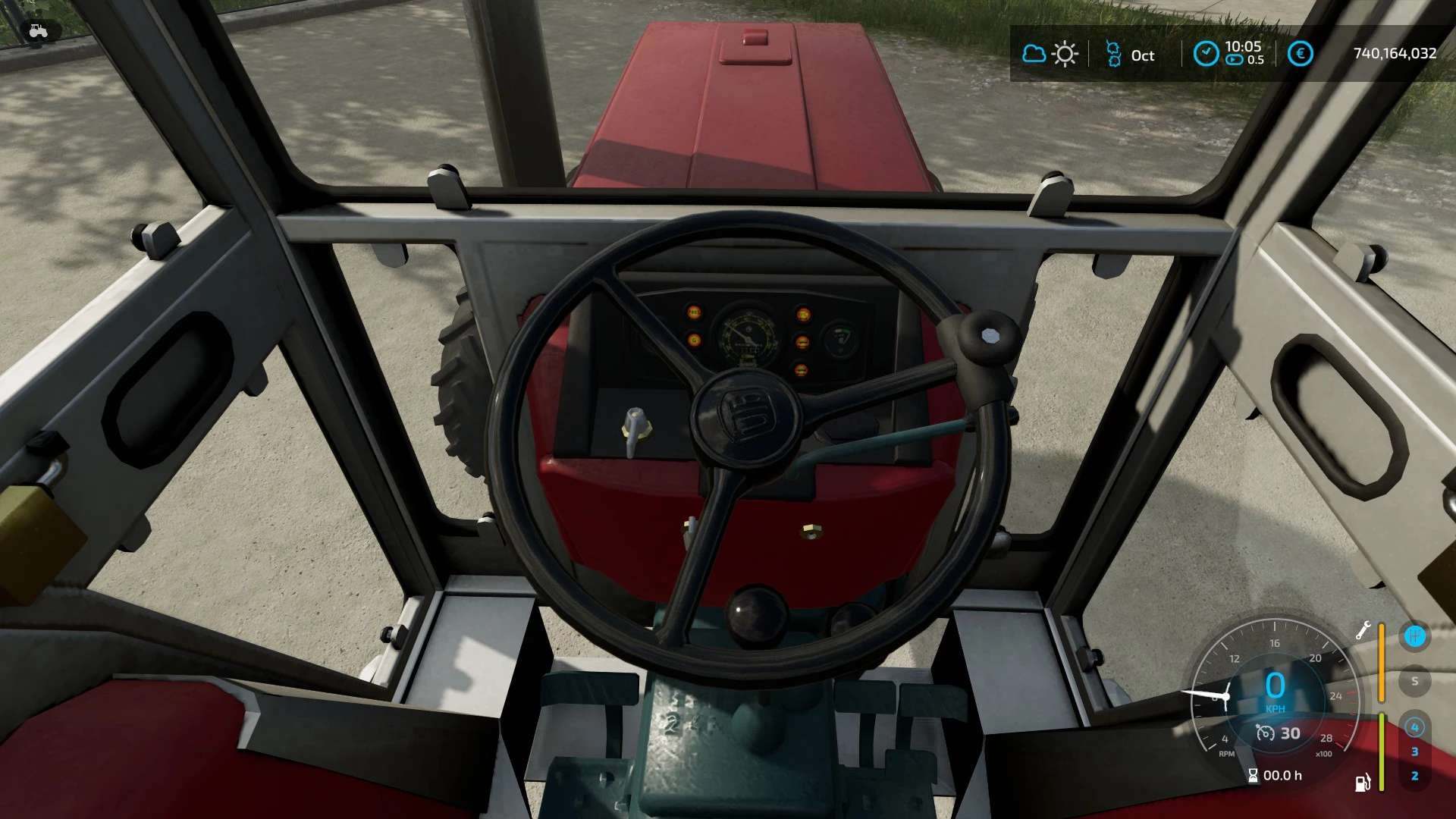Screen dimensions: 1456x819
Task: Toggle the time-scale play icon
Action: 1235,60
